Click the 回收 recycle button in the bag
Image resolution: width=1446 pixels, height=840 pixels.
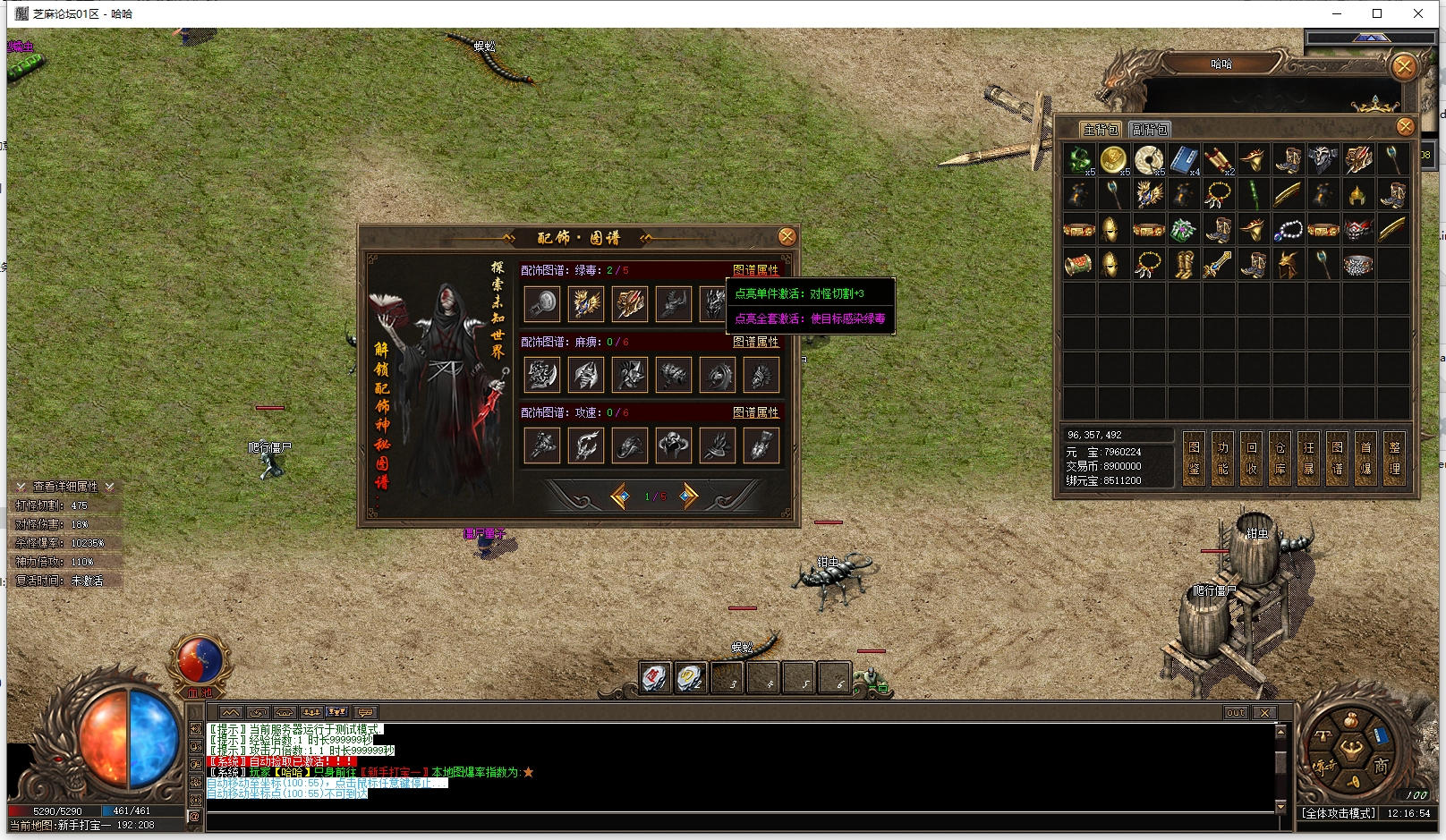1251,458
